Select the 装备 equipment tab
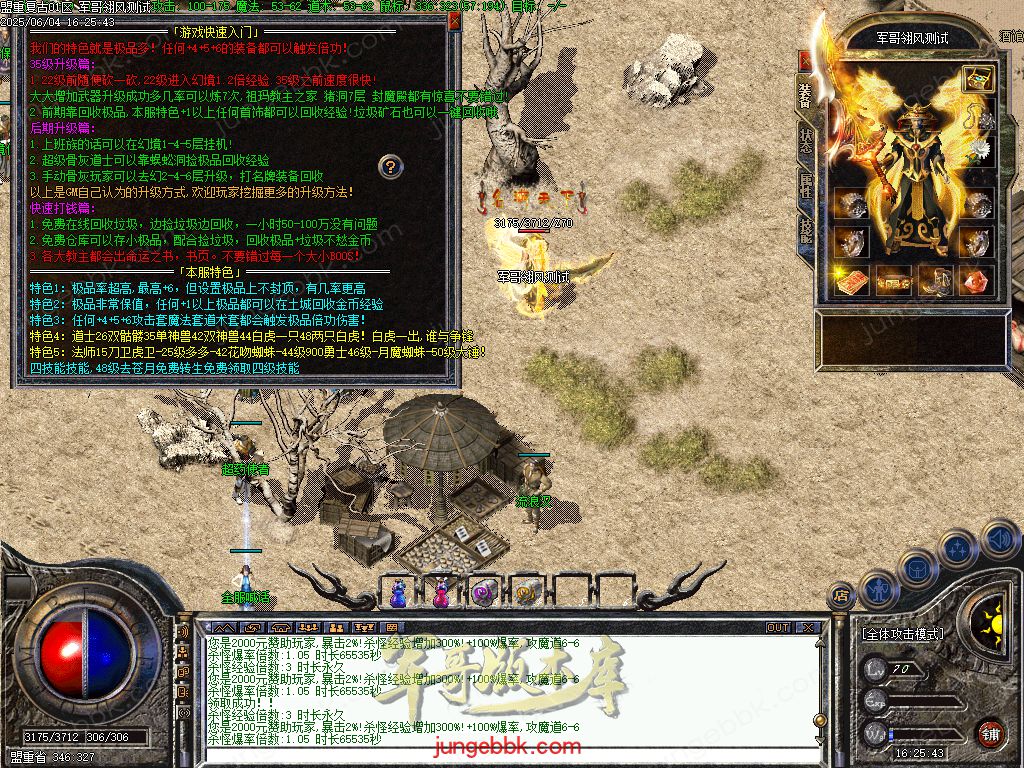 point(806,96)
